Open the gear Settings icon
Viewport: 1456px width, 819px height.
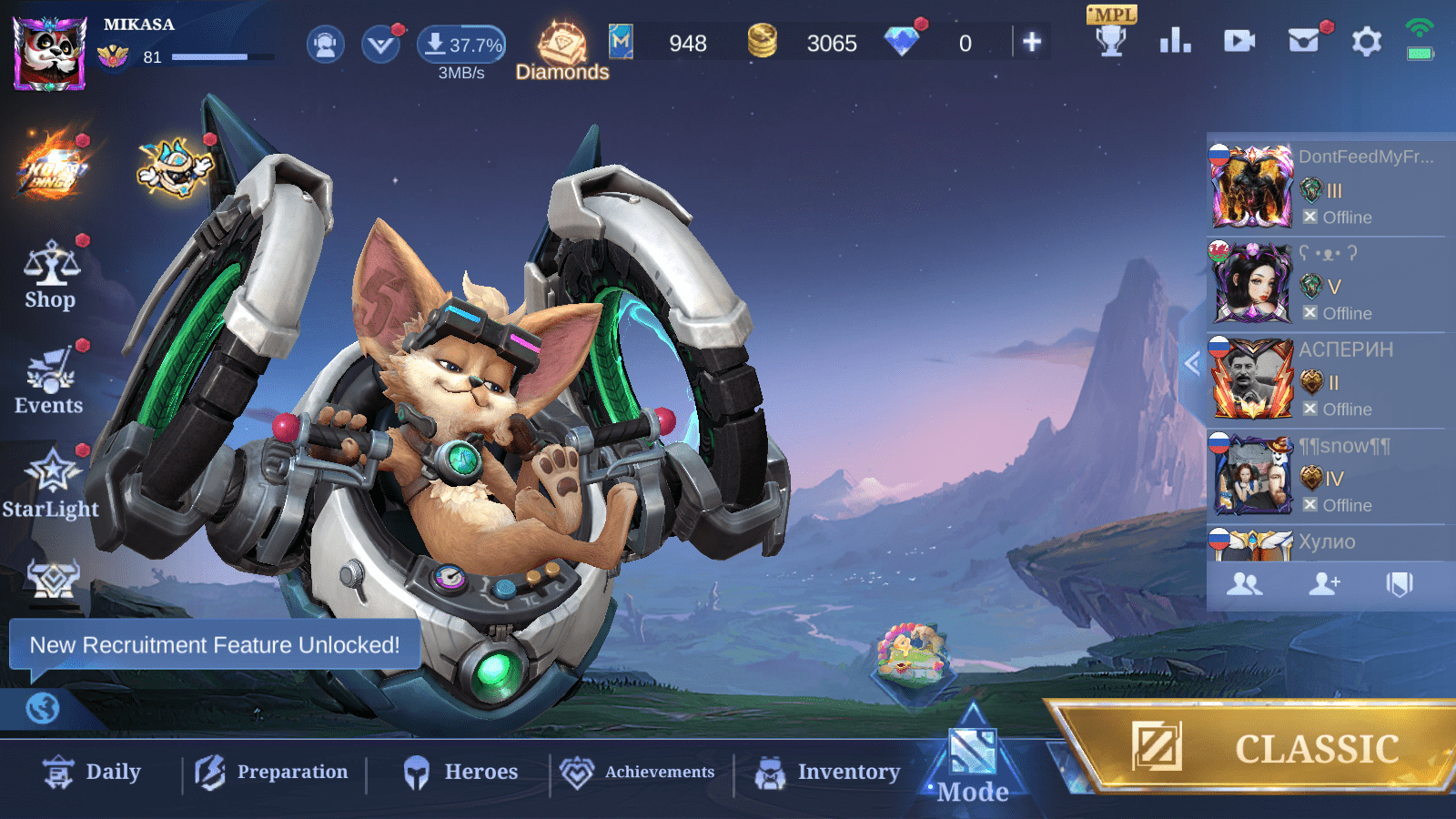tap(1366, 42)
